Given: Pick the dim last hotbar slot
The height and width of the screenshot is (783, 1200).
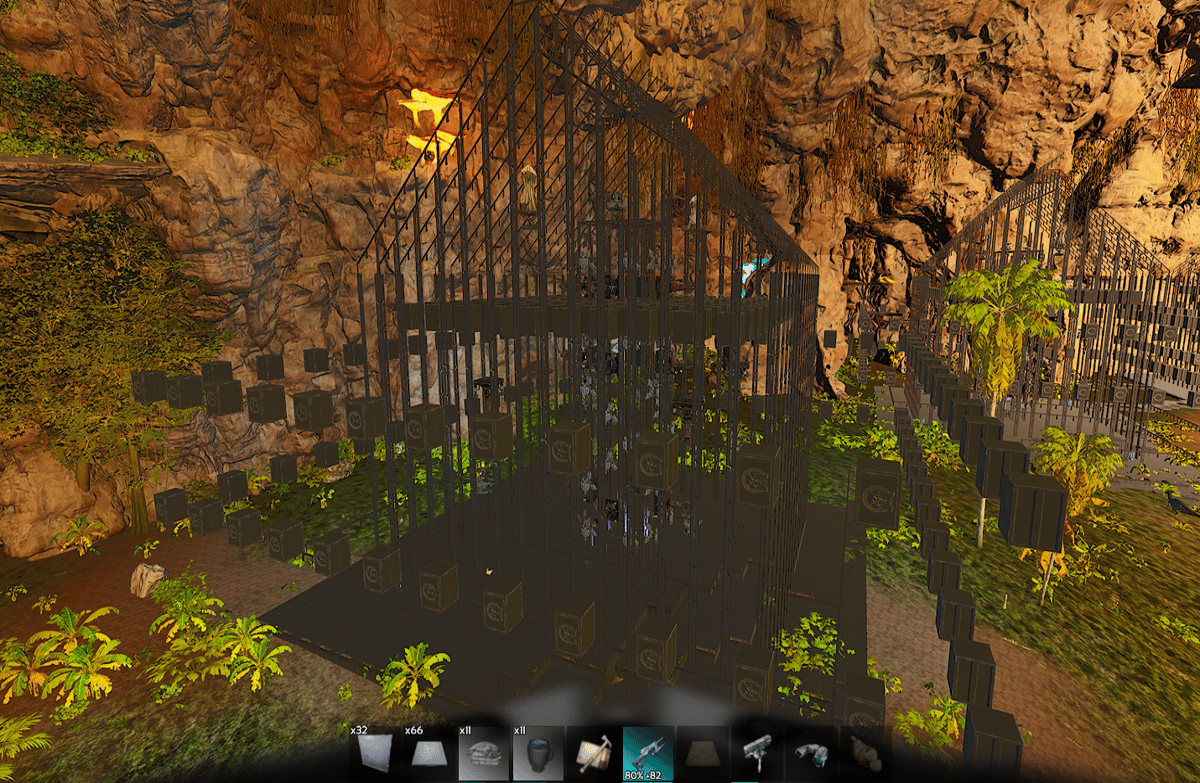Looking at the screenshot, I should pyautogui.click(x=863, y=754).
